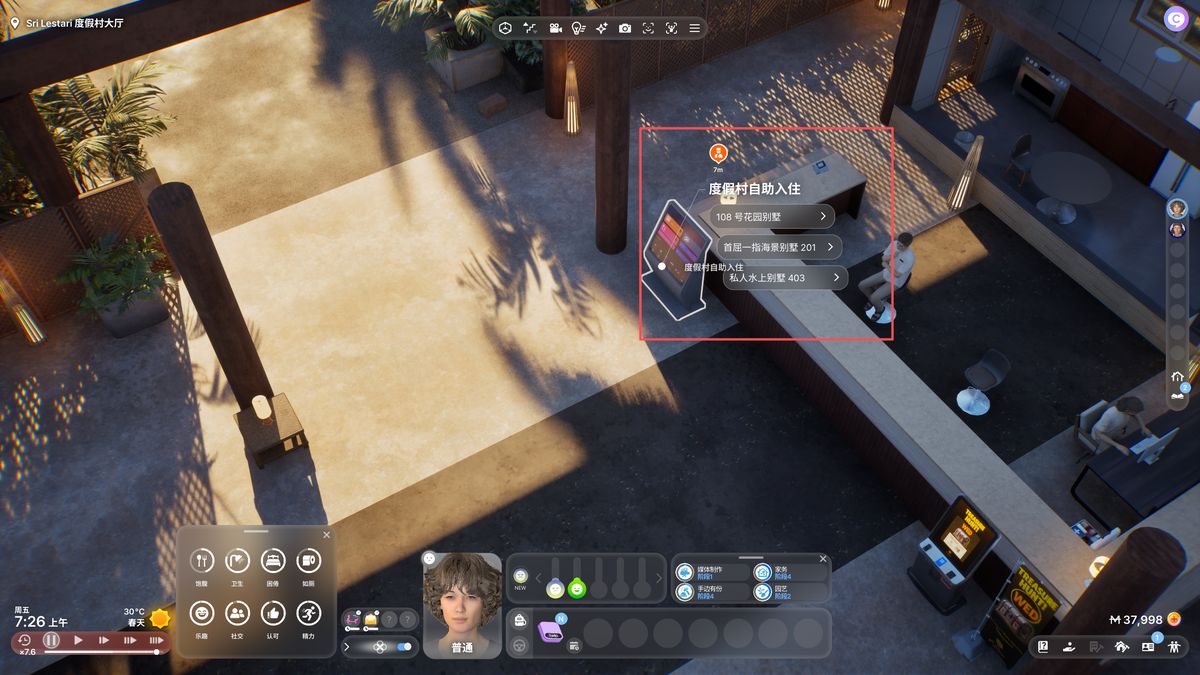This screenshot has width=1200, height=675.
Task: Open the 媒体制作 skill entry
Action: point(711,572)
